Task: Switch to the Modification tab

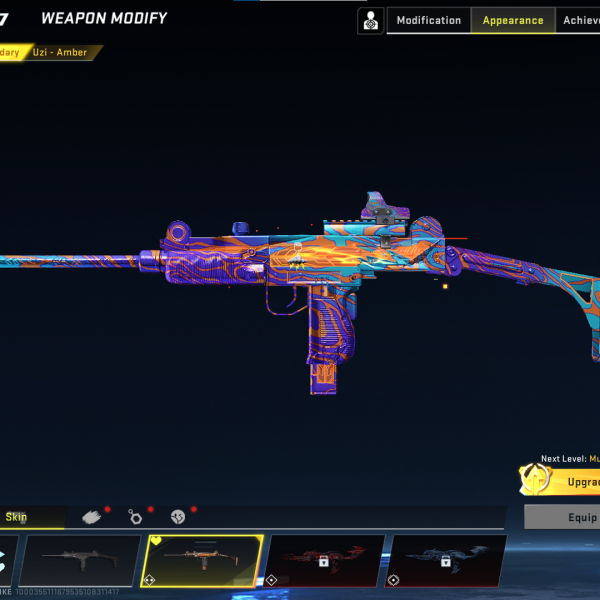Action: point(429,20)
